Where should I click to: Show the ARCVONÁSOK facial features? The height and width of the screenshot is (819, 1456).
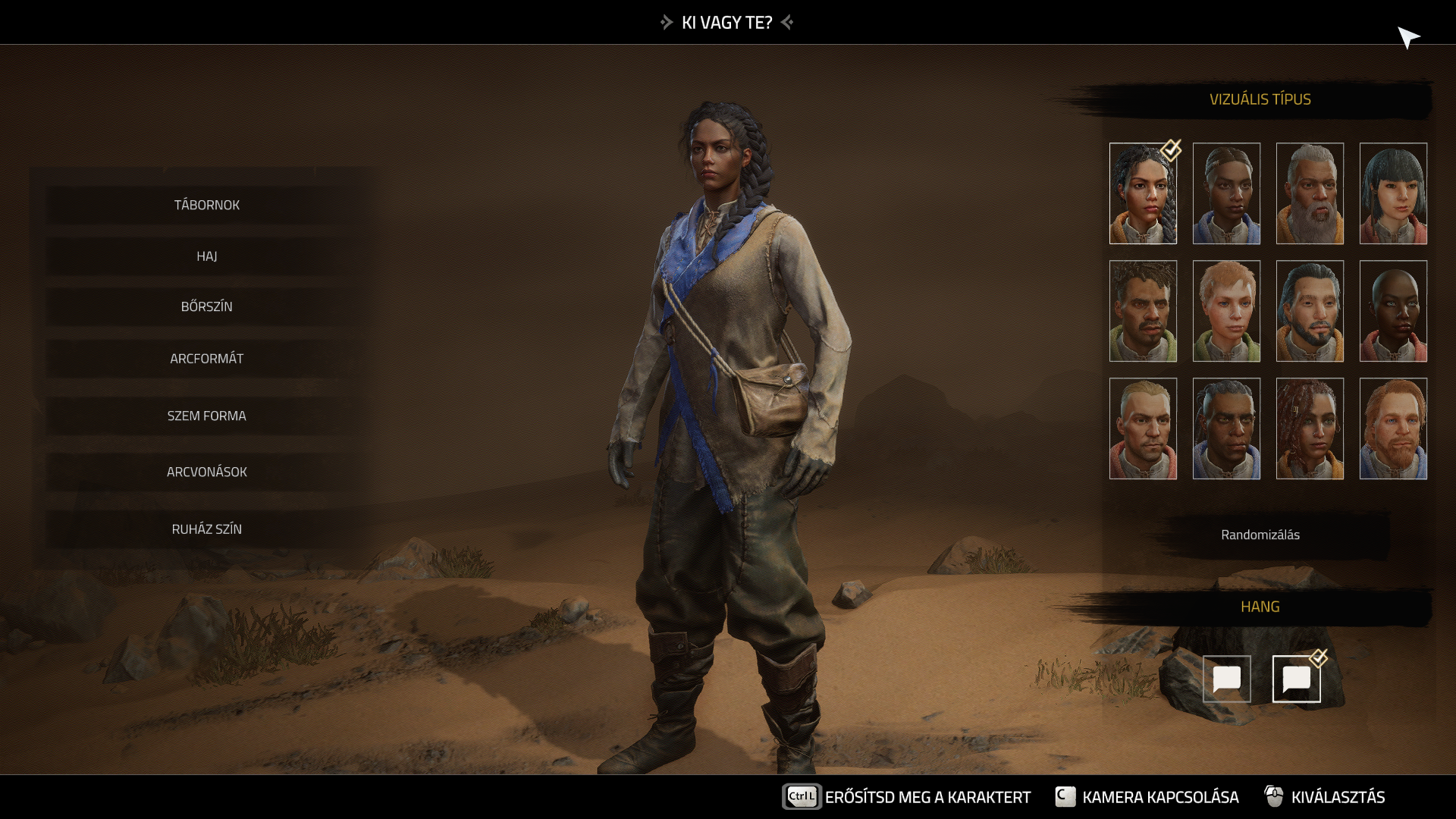pyautogui.click(x=206, y=472)
